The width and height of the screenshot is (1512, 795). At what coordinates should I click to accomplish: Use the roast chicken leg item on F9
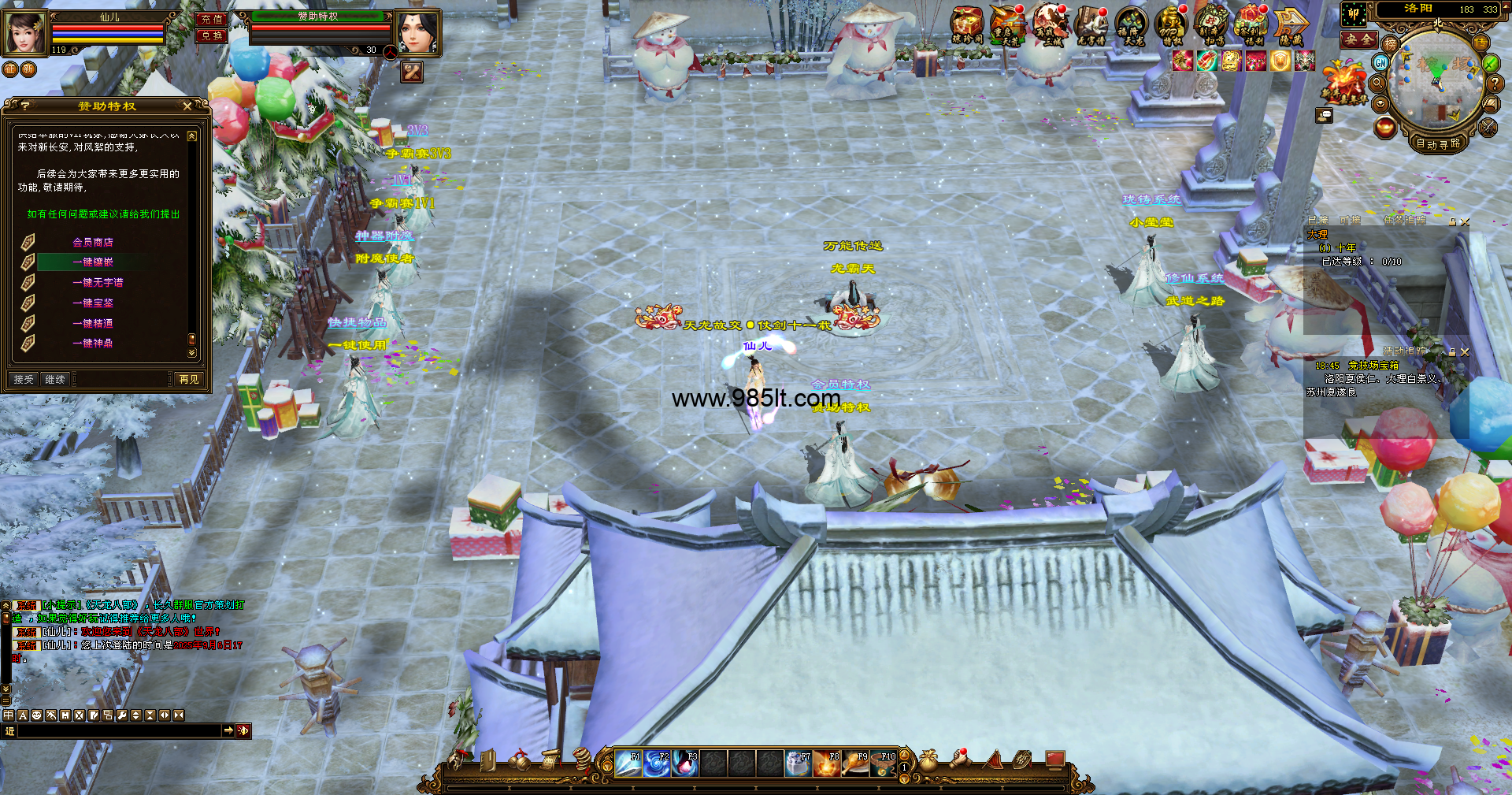(855, 763)
